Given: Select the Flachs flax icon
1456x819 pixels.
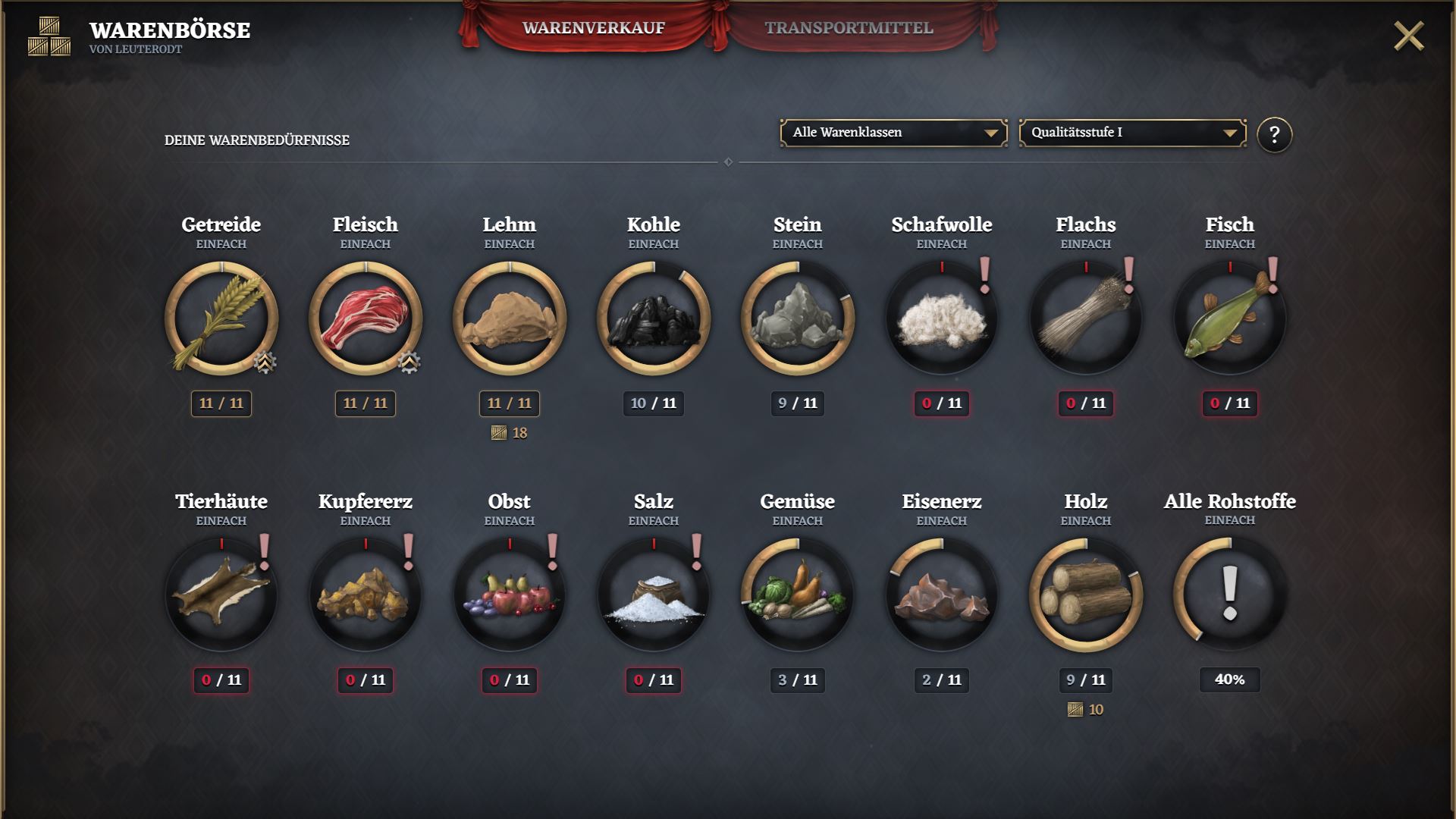Looking at the screenshot, I should [1086, 318].
